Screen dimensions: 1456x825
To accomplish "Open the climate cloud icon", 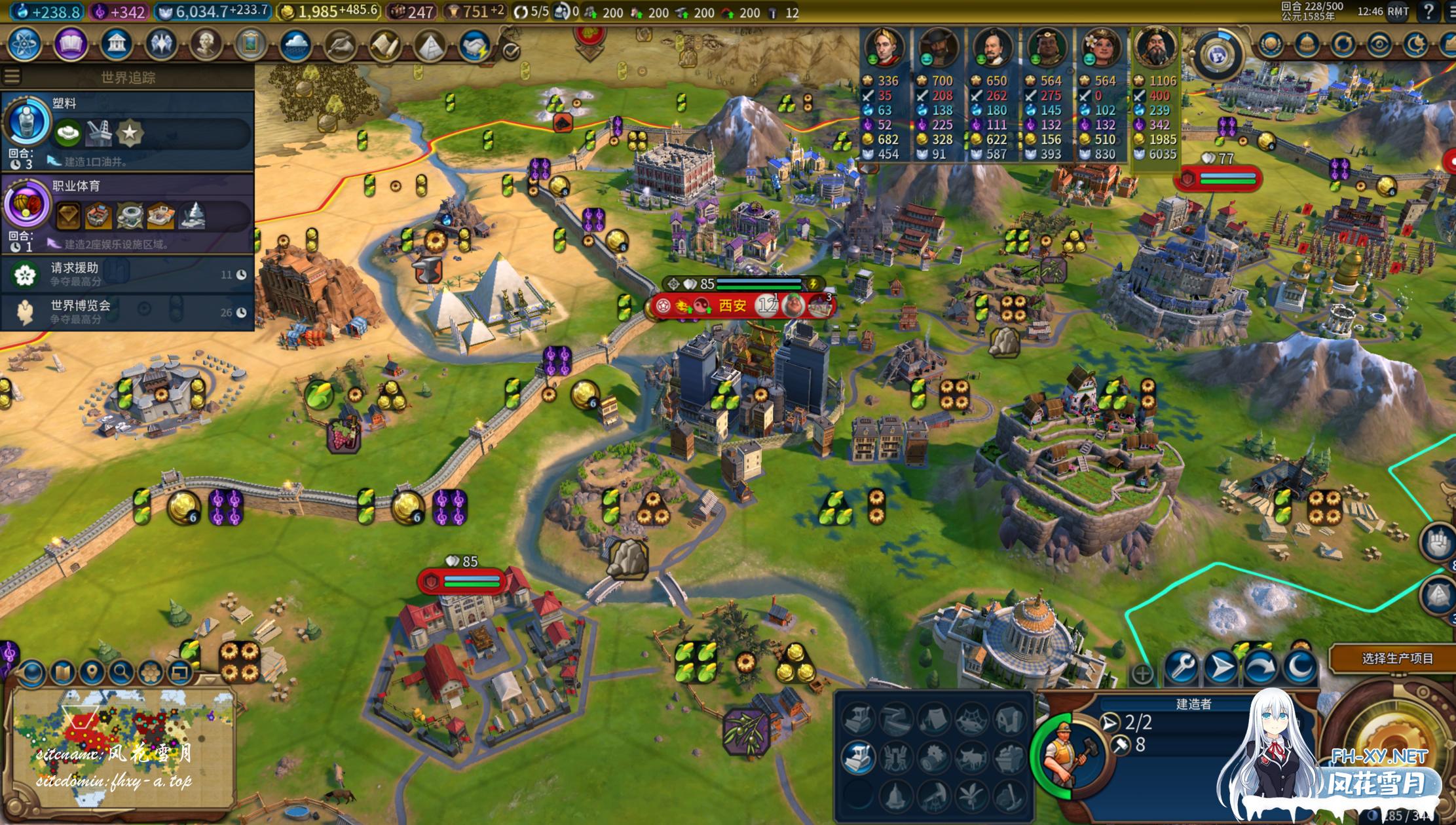I will click(x=295, y=45).
